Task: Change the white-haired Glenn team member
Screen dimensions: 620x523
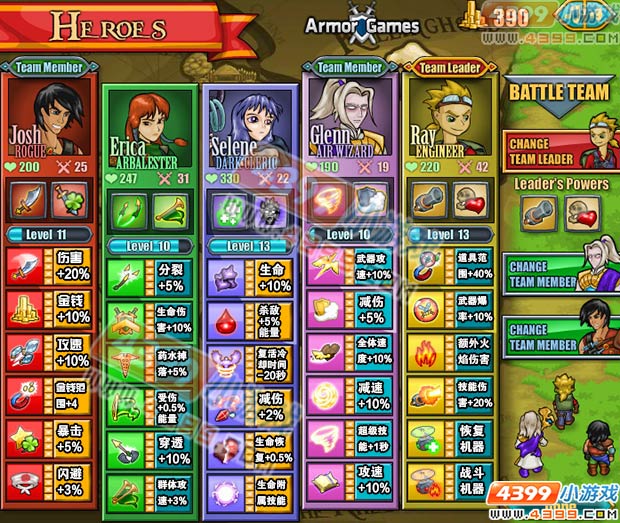Action: point(559,273)
